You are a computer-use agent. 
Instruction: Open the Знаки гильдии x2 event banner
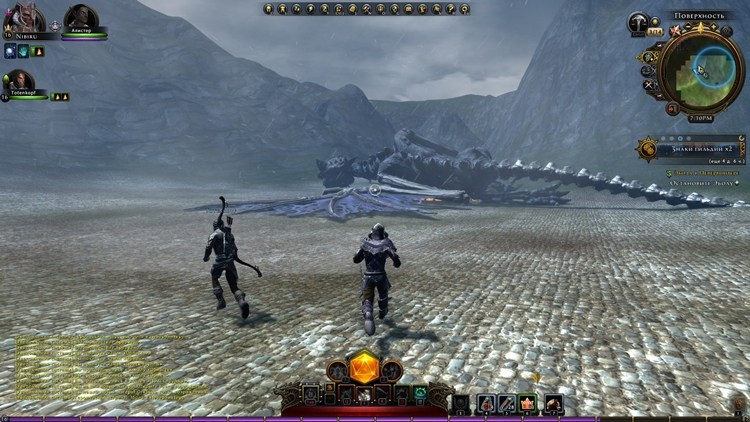pyautogui.click(x=690, y=149)
